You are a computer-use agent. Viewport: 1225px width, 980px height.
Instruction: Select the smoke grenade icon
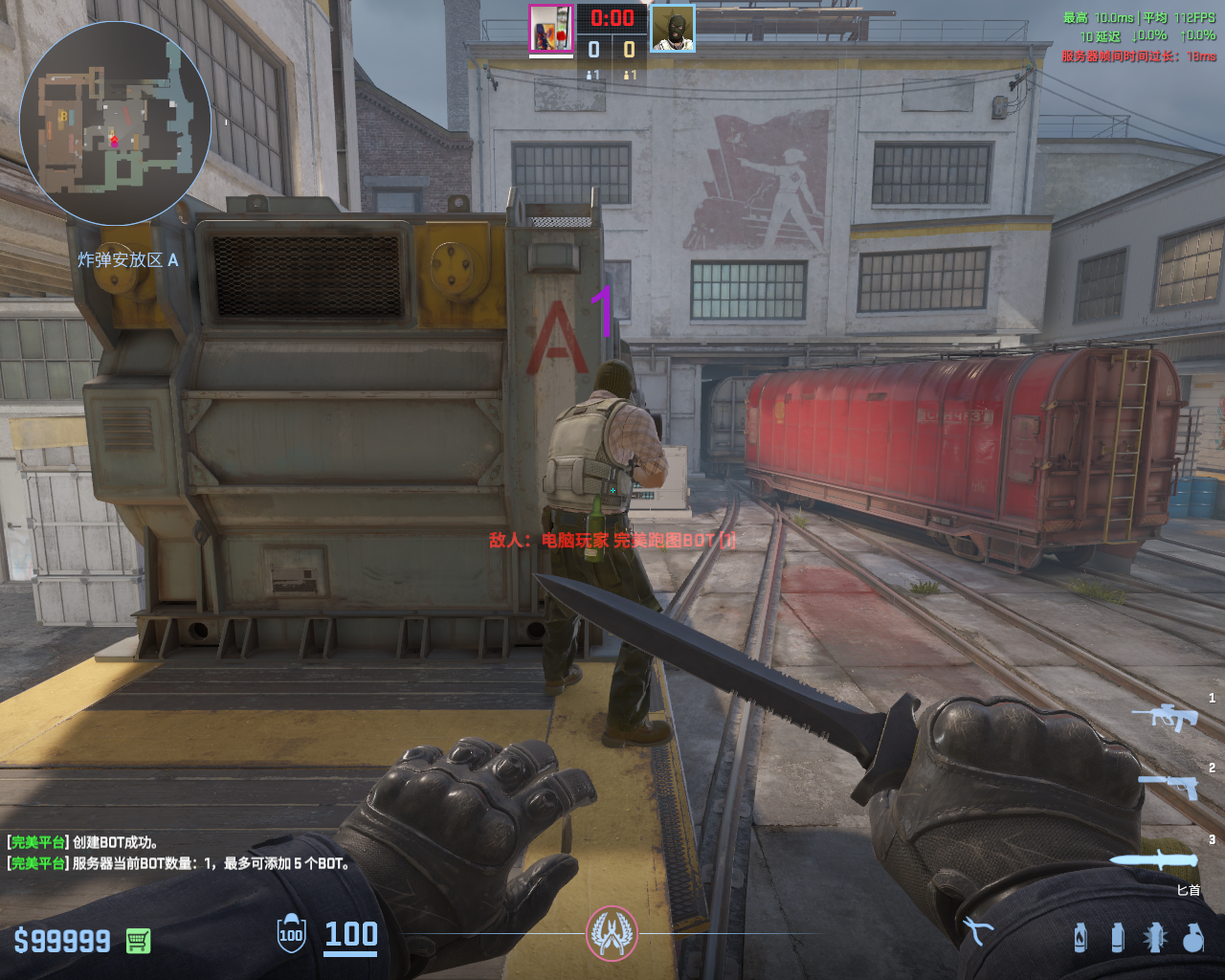[x=1117, y=937]
